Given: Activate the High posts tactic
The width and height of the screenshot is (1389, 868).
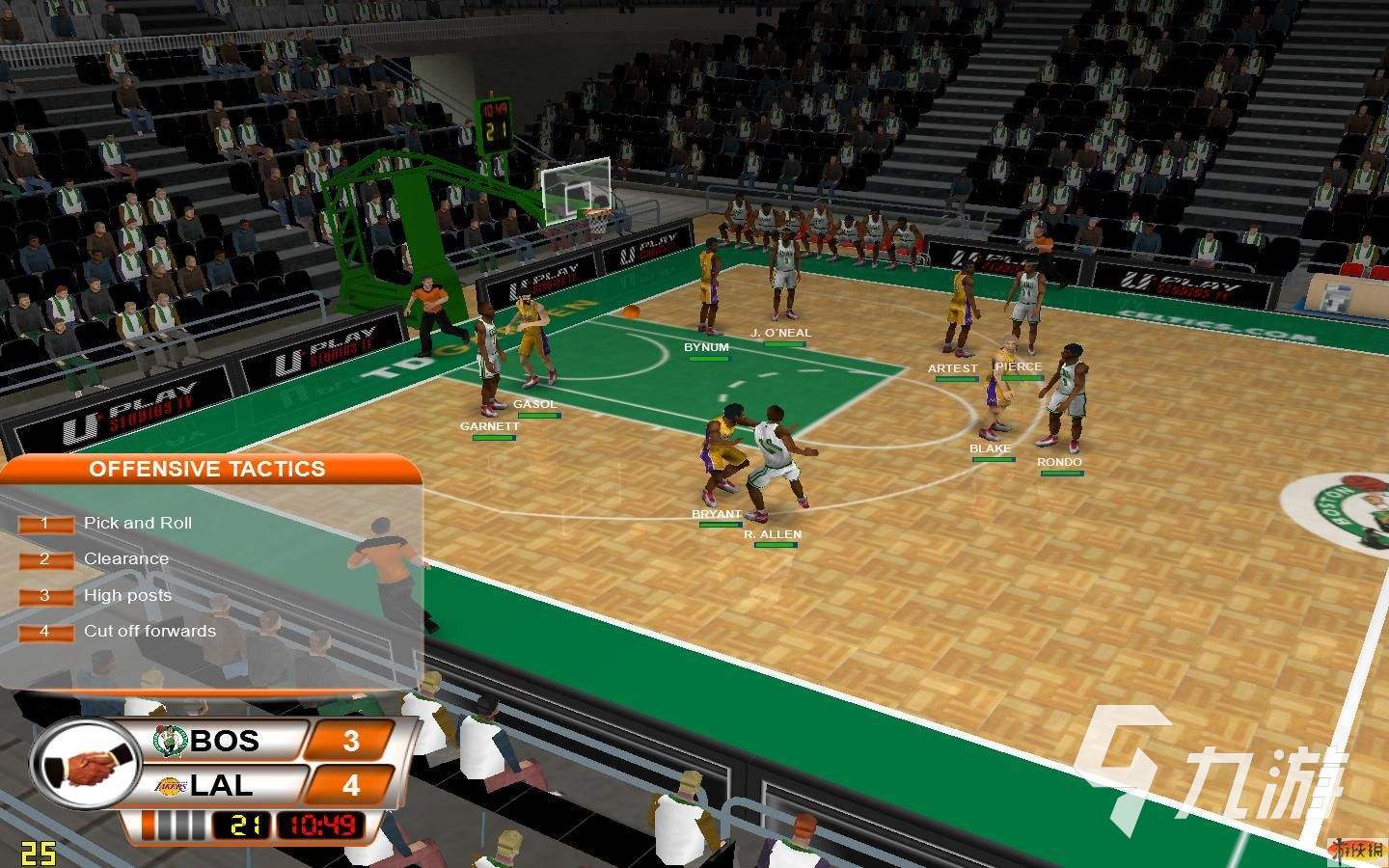Looking at the screenshot, I should point(127,596).
